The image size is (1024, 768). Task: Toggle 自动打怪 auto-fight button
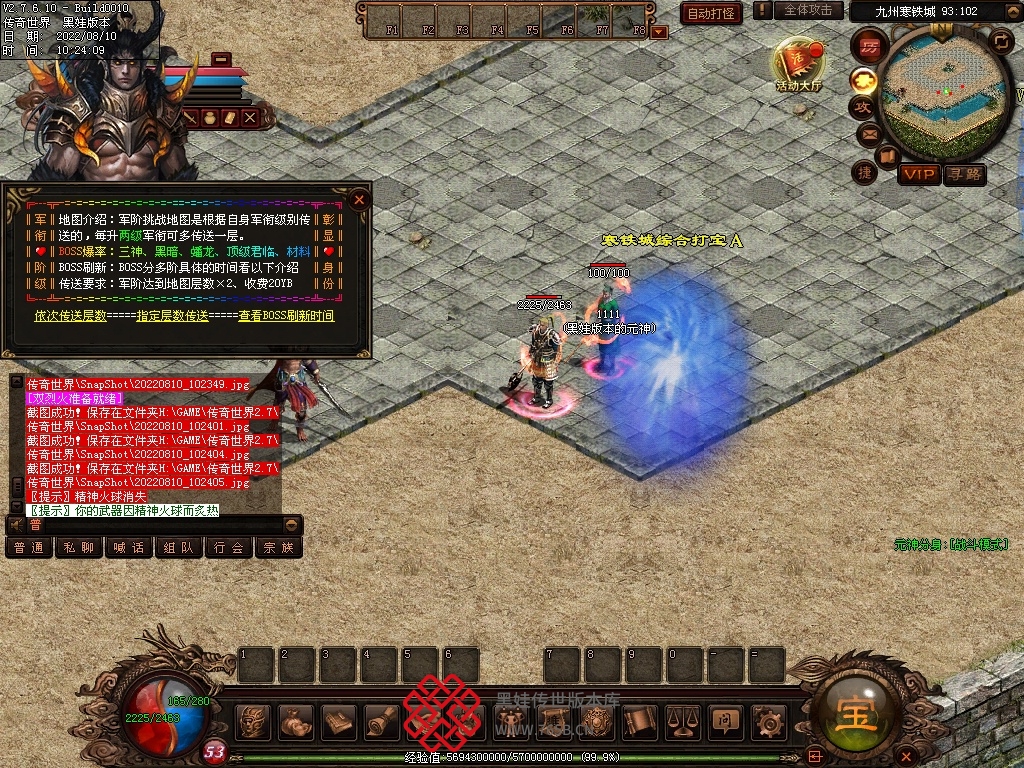point(711,13)
